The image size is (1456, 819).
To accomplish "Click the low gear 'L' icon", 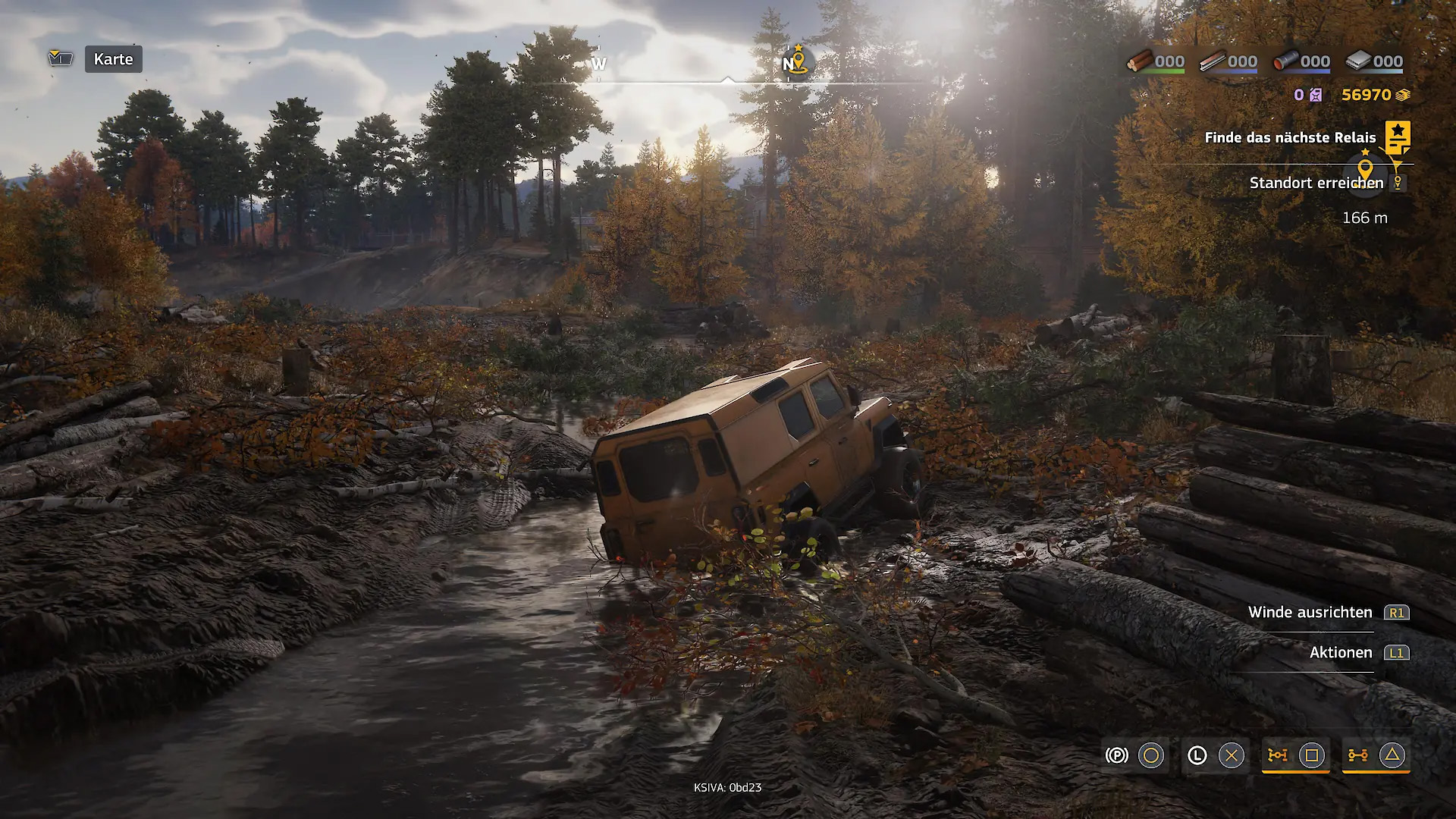I will [1197, 755].
